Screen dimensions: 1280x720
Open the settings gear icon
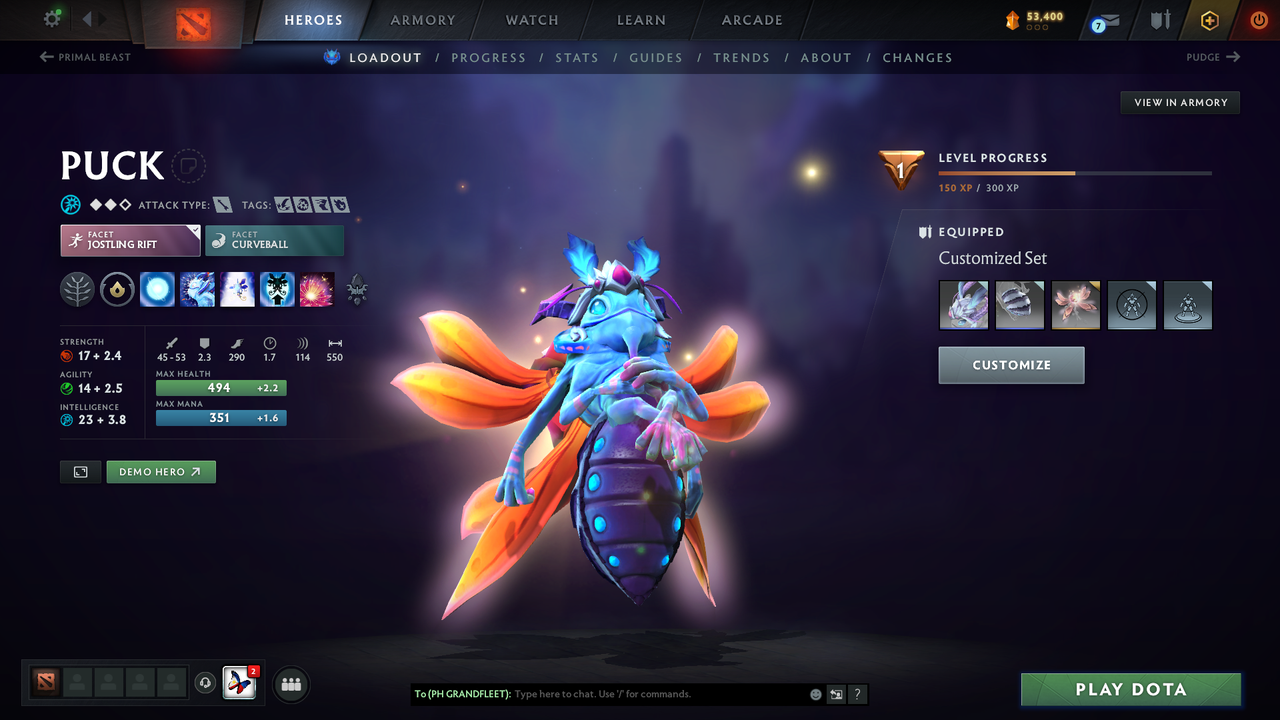54,18
